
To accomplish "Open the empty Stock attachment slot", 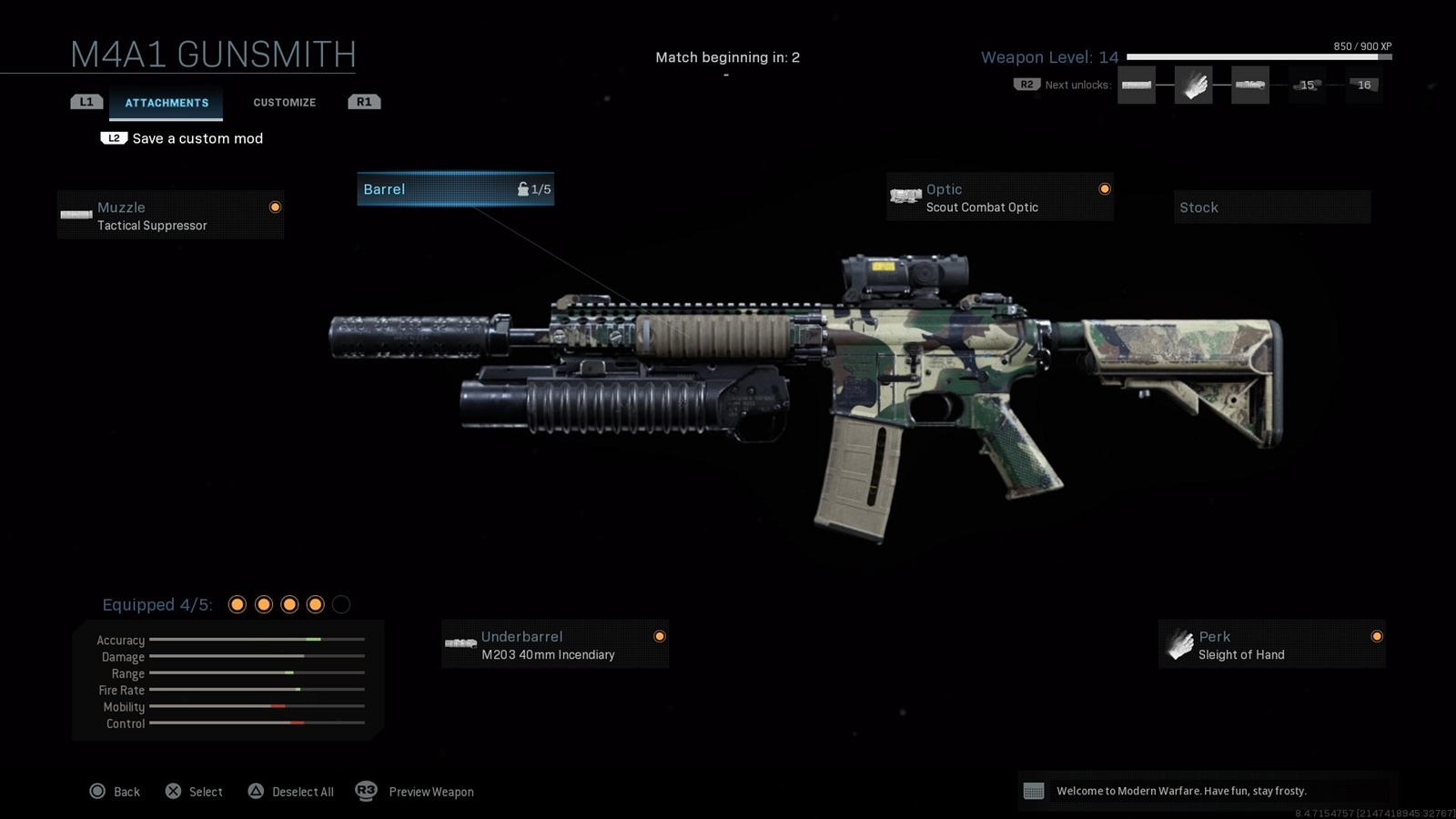I will [x=1271, y=207].
